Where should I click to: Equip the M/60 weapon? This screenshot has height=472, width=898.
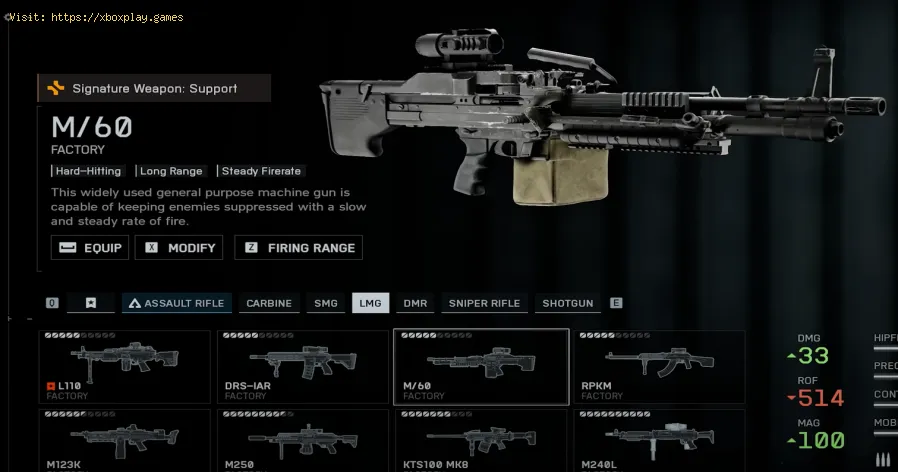pyautogui.click(x=90, y=248)
